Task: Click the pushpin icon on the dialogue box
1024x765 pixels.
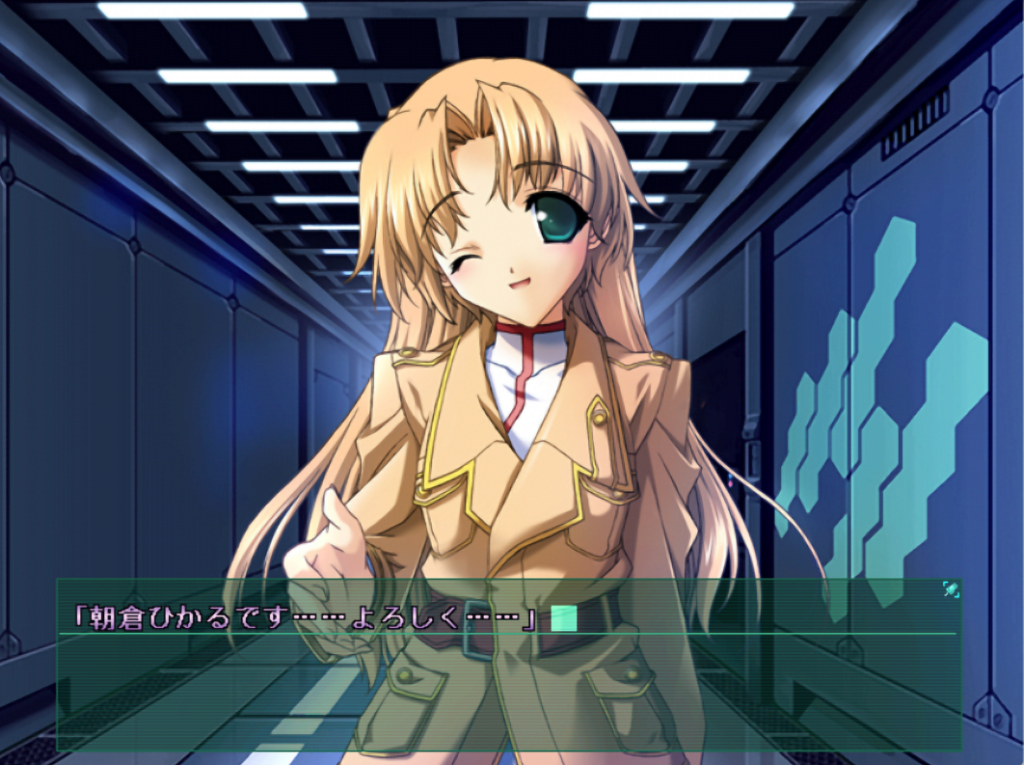Action: coord(950,590)
